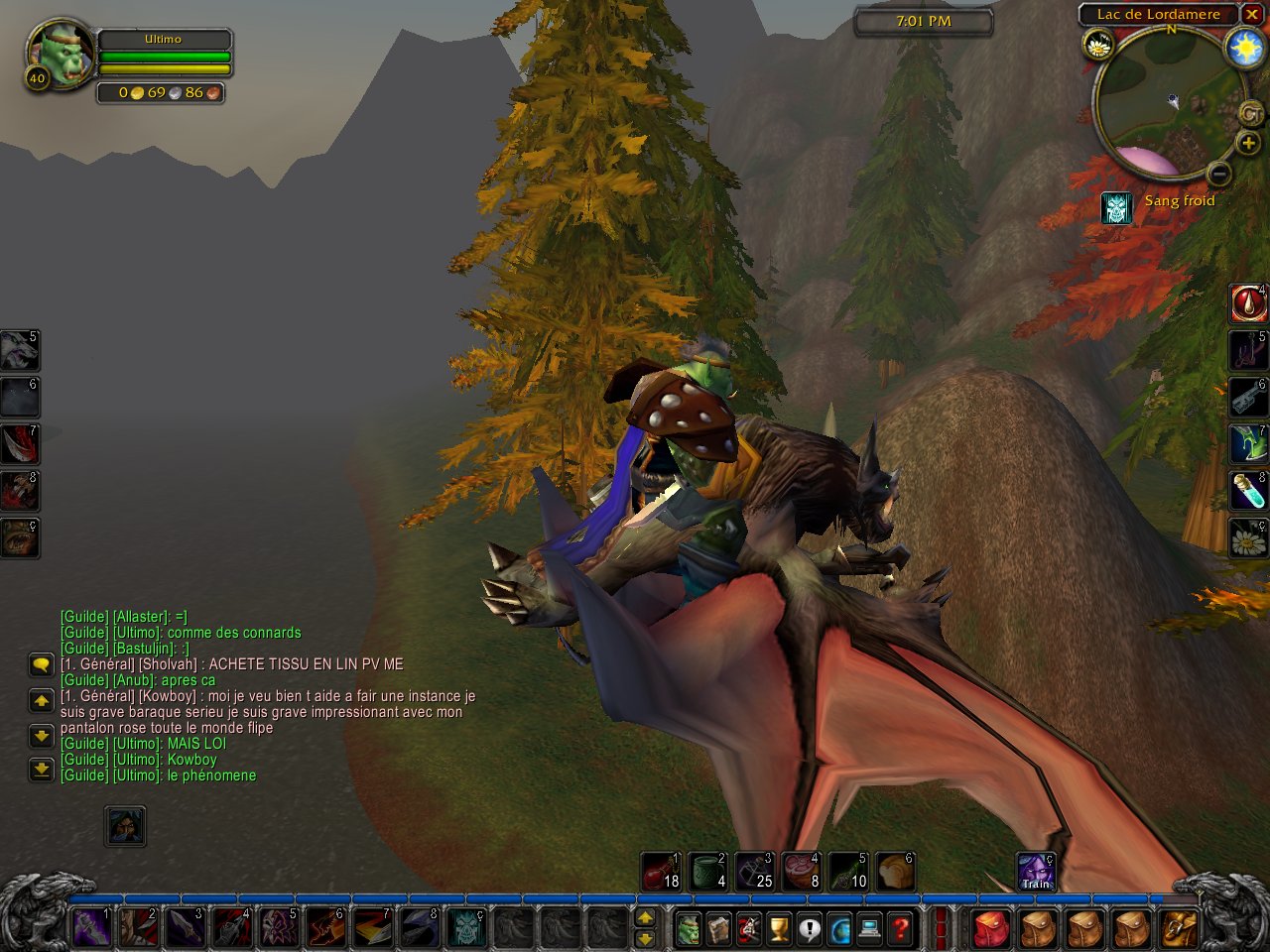Viewport: 1270px width, 952px height.
Task: Open the quest log gold chalice button
Action: point(779,929)
